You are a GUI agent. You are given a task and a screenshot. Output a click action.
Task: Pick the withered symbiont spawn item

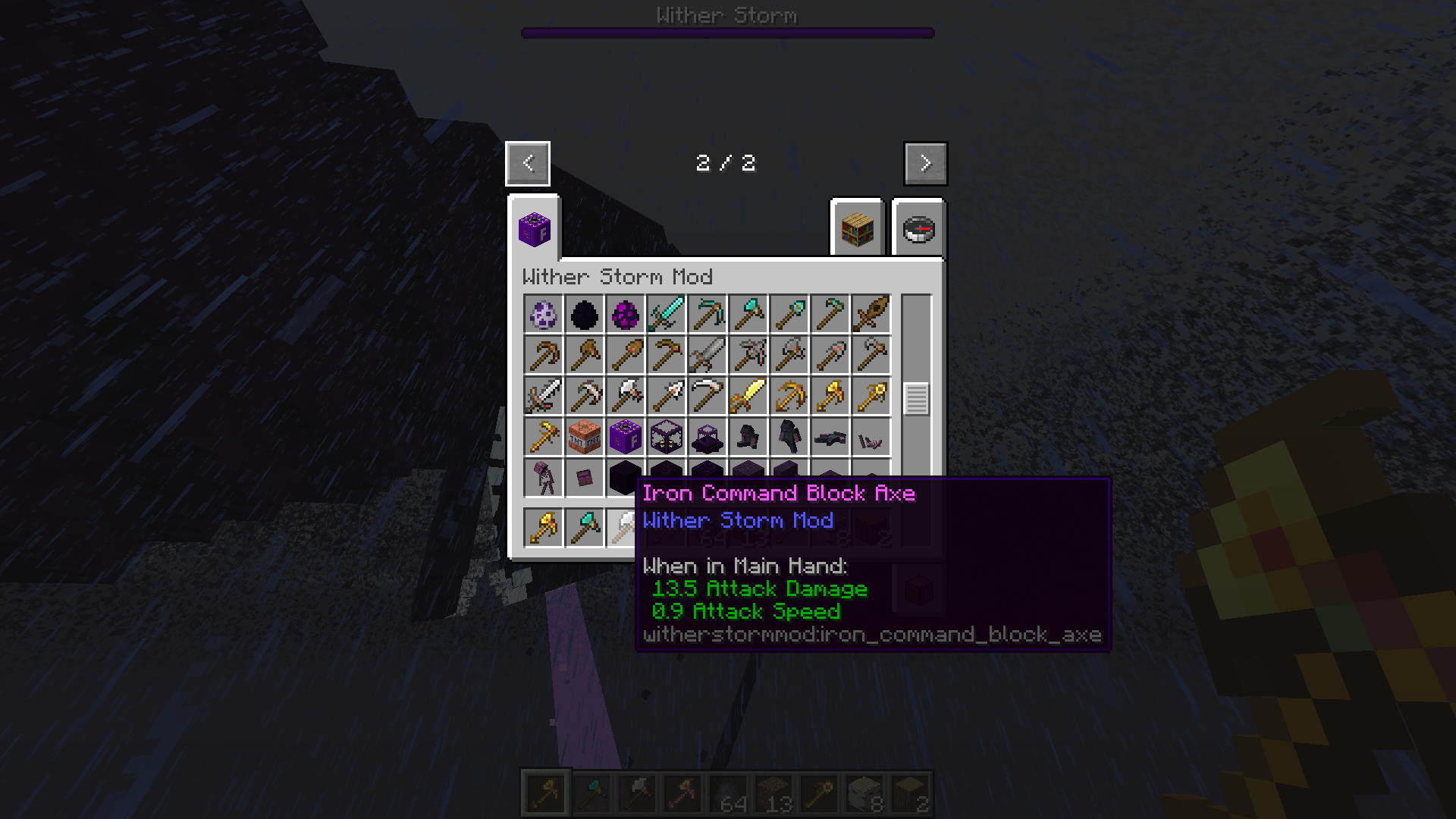544,478
